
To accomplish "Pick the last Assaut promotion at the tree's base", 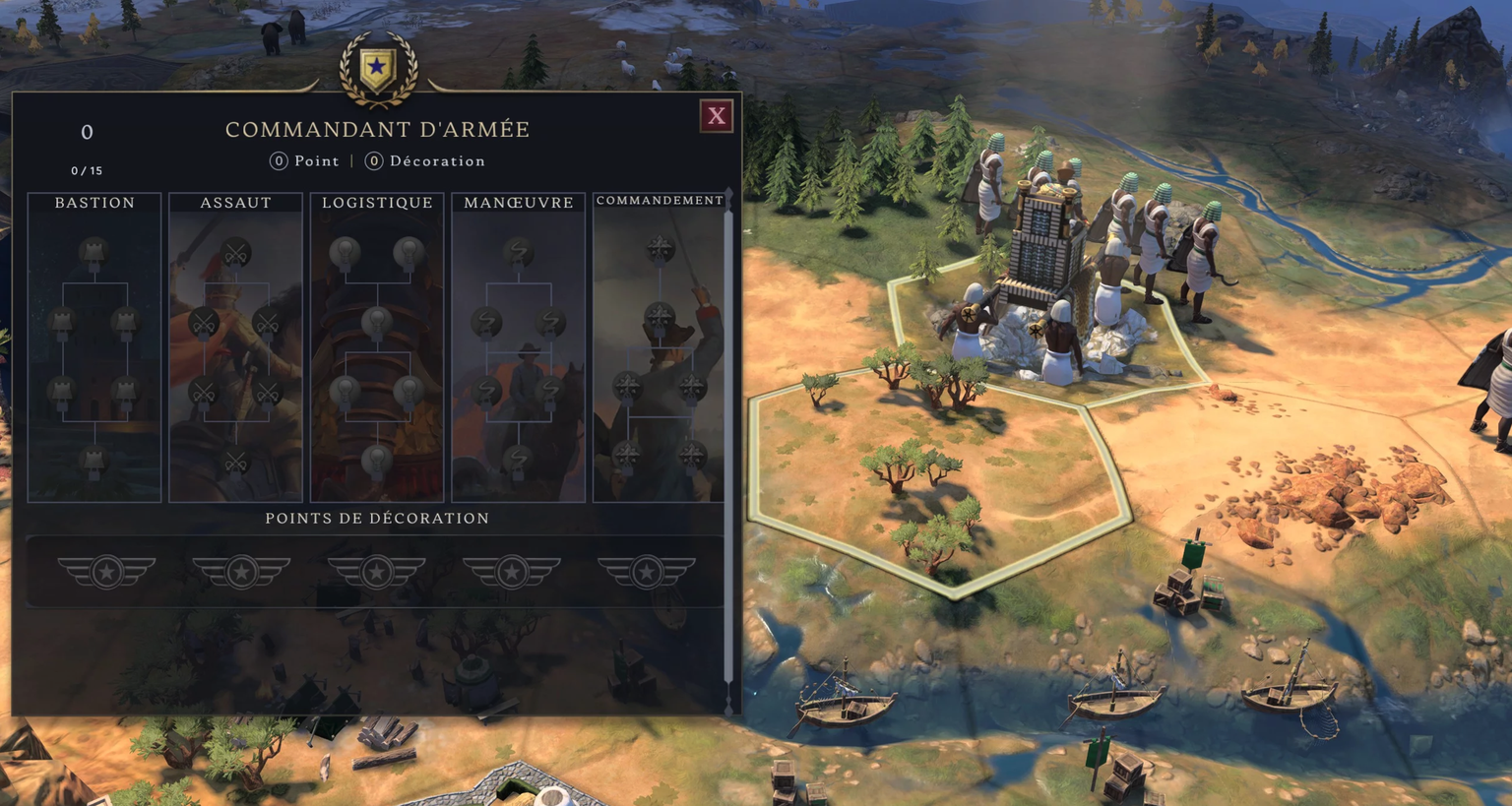I will 235,460.
